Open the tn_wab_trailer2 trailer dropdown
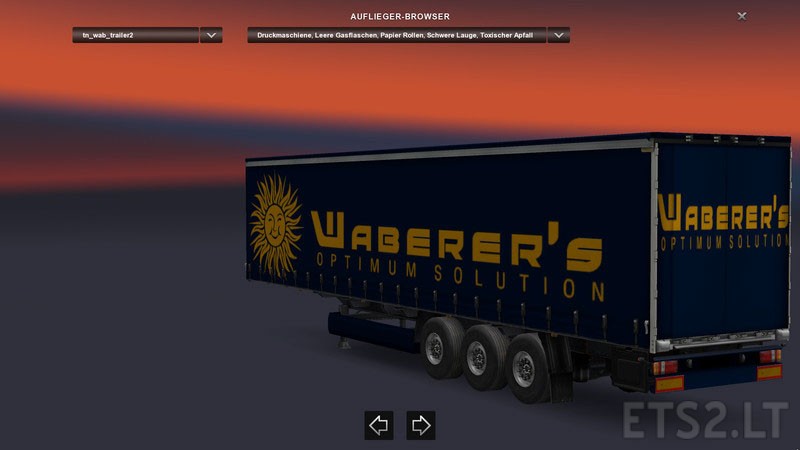Image resolution: width=800 pixels, height=450 pixels. tap(210, 35)
